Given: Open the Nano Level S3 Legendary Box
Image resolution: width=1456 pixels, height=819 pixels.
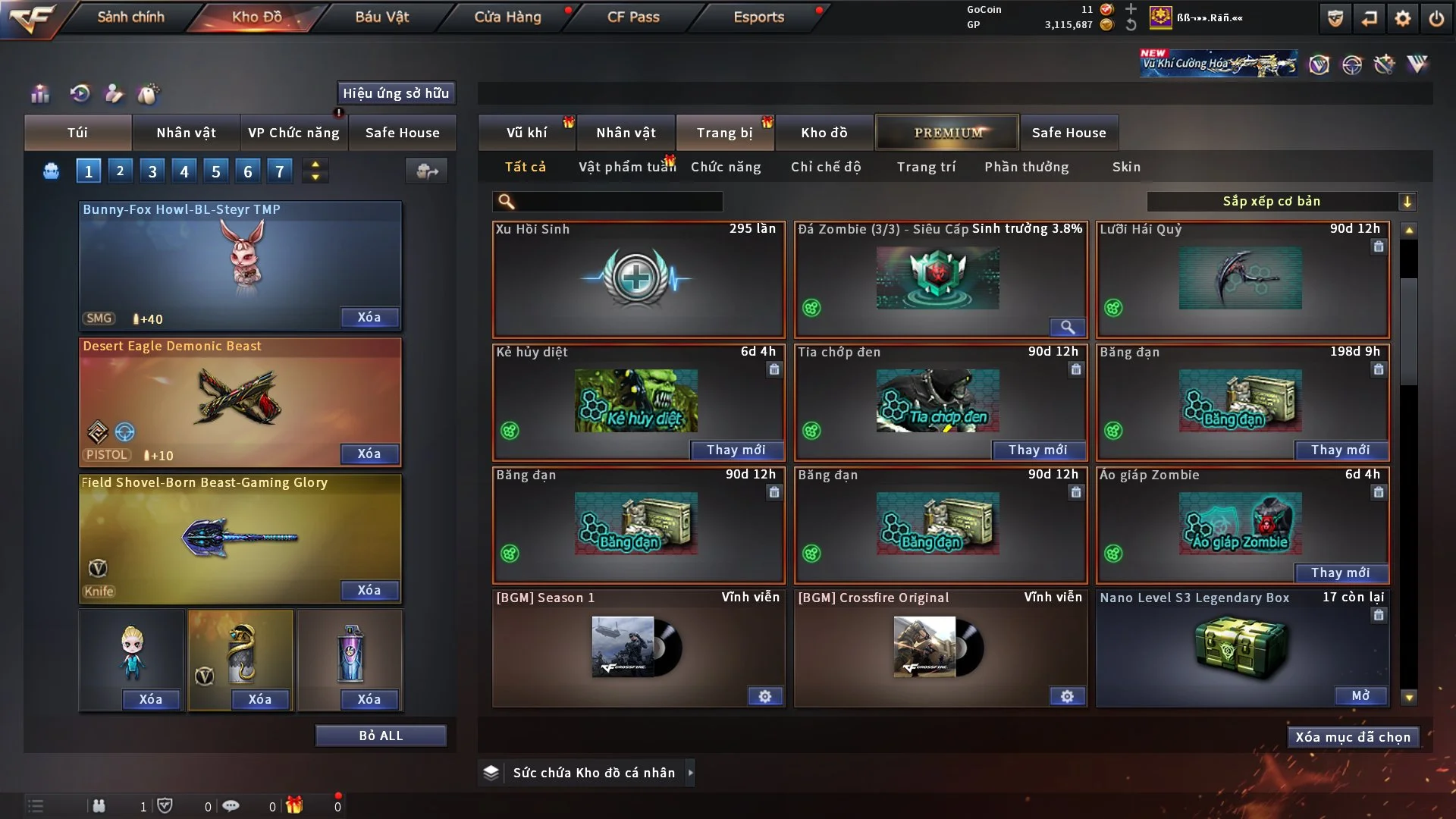Looking at the screenshot, I should coord(1360,696).
